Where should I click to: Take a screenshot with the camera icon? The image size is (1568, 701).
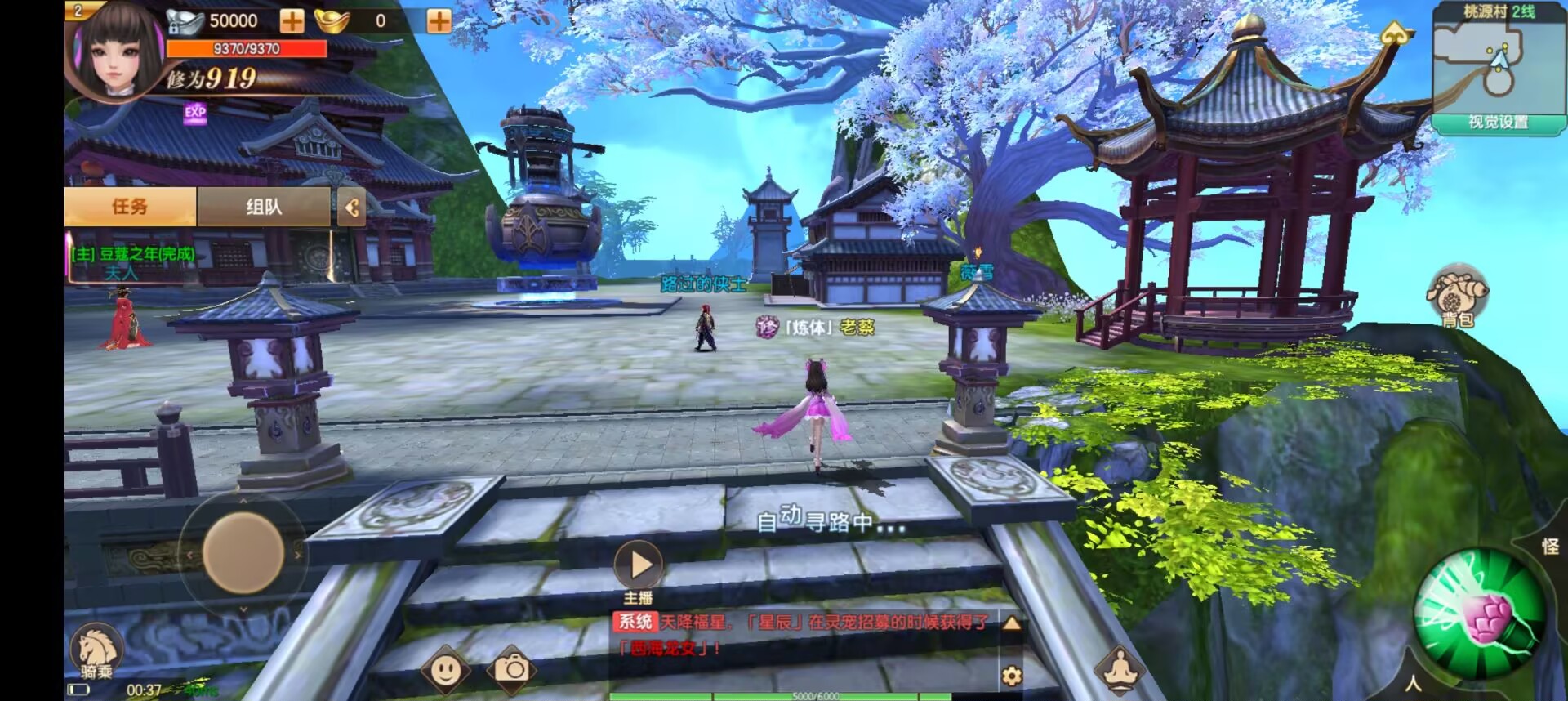(x=511, y=670)
